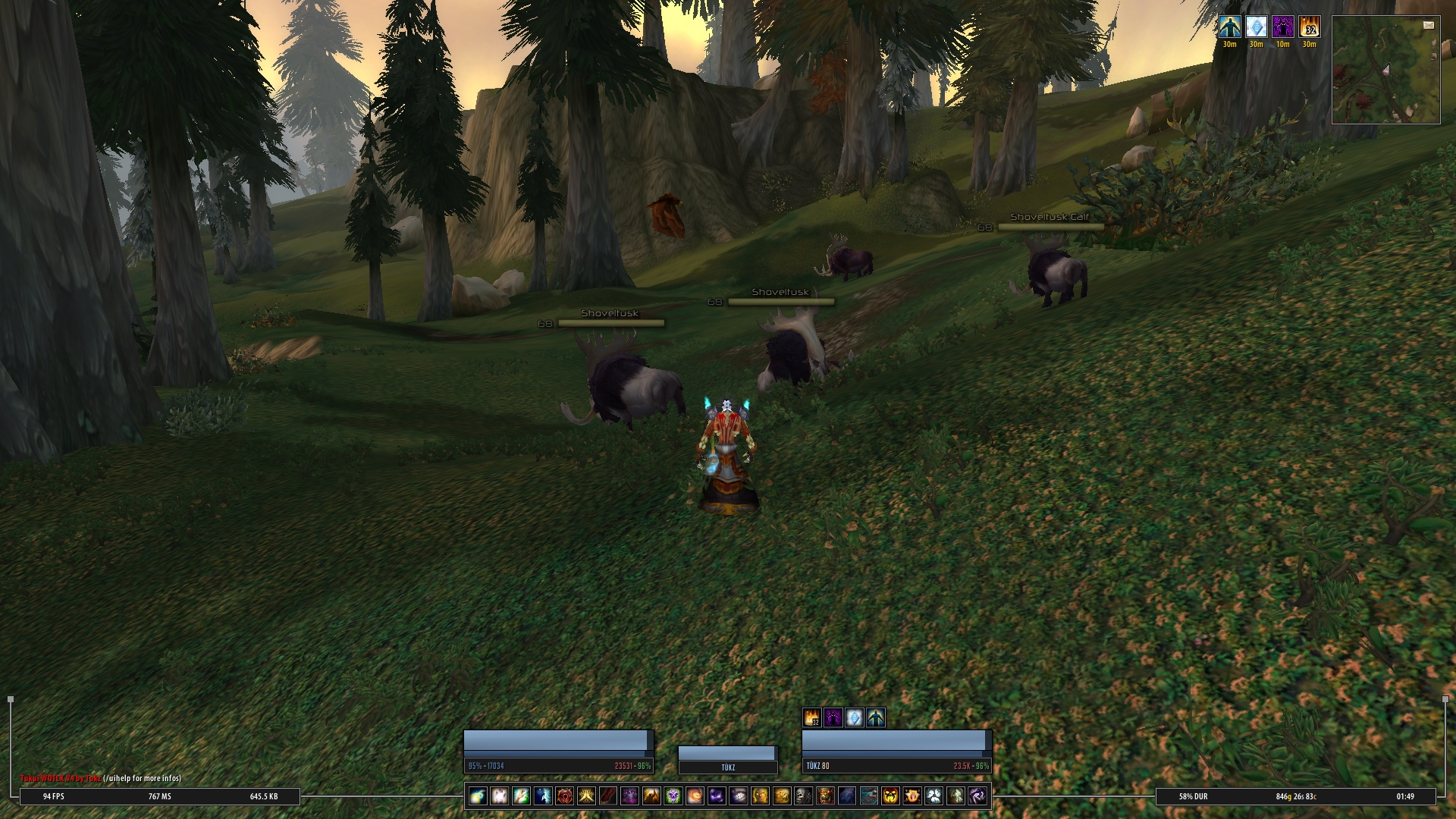Viewport: 1456px width, 819px height.
Task: Open the durability panel showing 58% DUR
Action: click(1193, 796)
